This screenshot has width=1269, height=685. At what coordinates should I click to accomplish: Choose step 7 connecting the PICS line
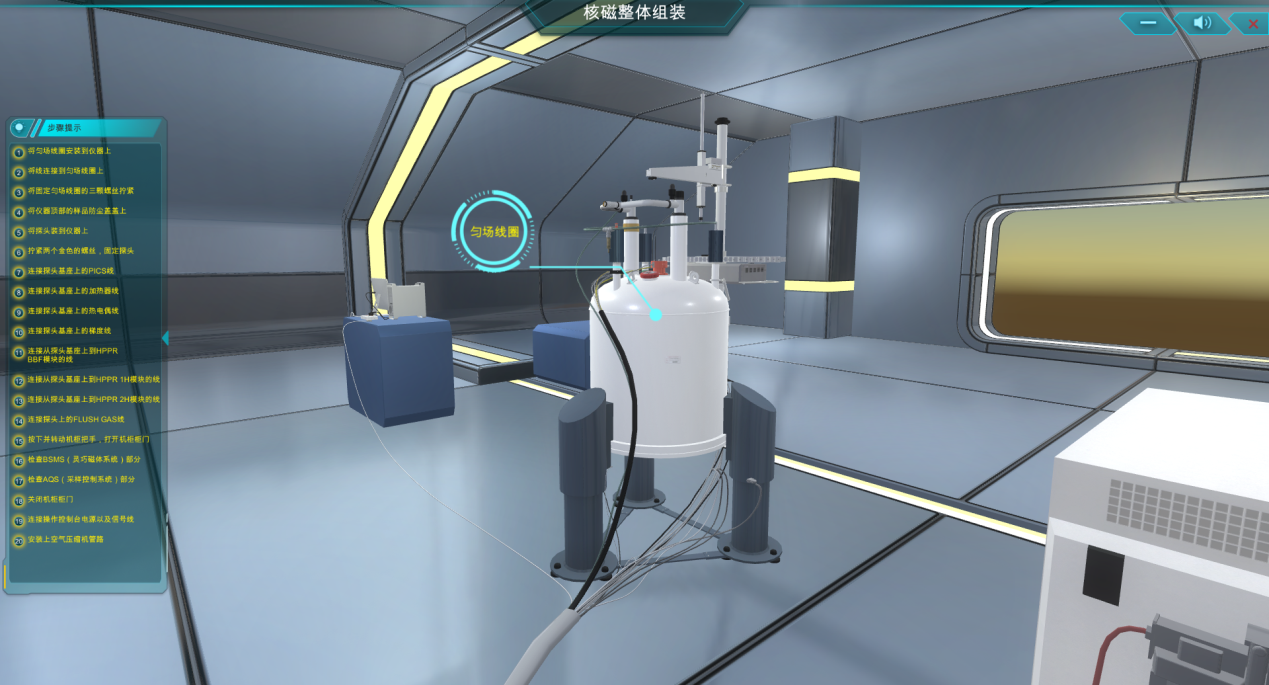pyautogui.click(x=70, y=271)
